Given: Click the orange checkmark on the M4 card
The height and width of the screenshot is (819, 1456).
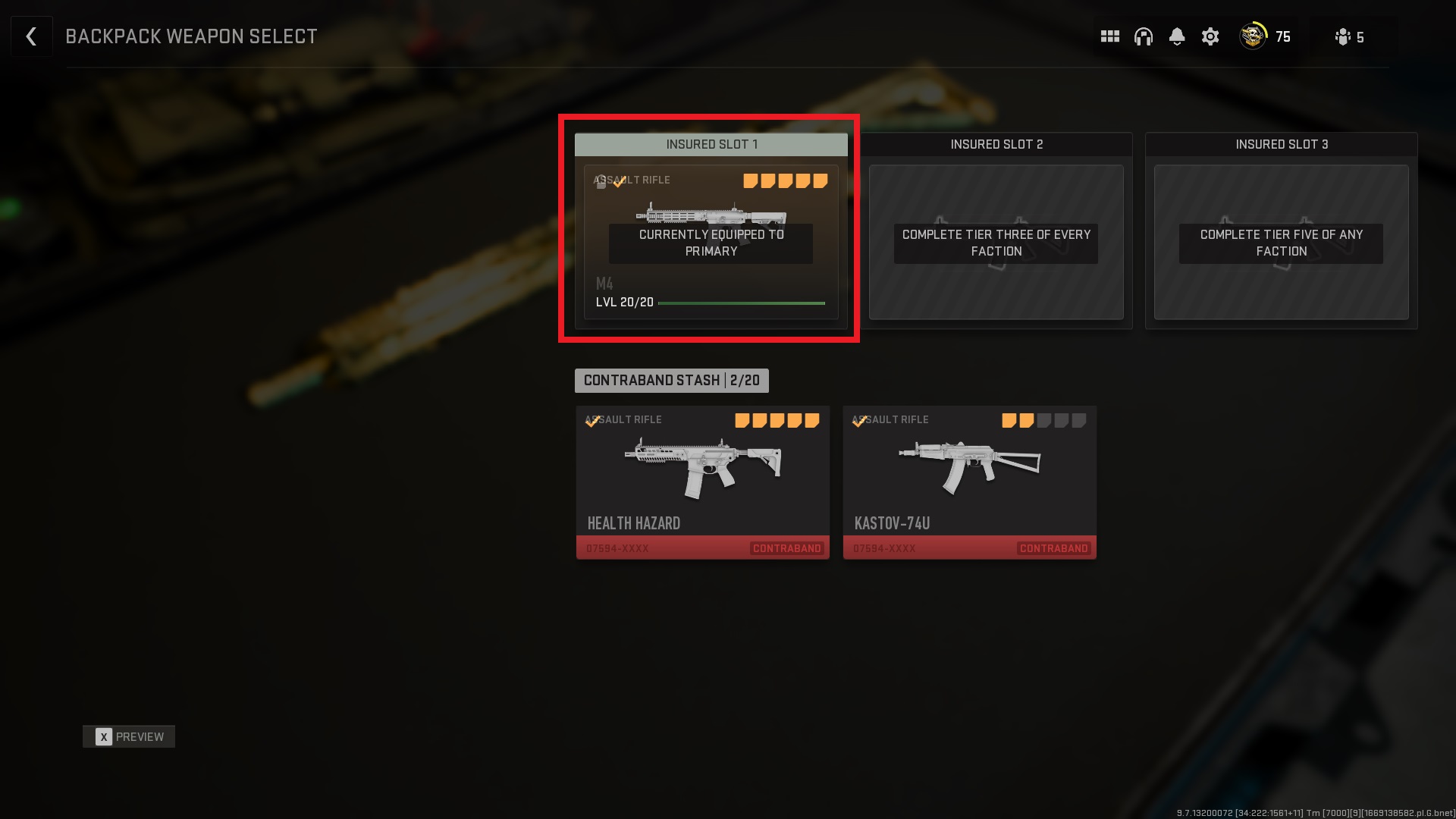Looking at the screenshot, I should [x=617, y=182].
